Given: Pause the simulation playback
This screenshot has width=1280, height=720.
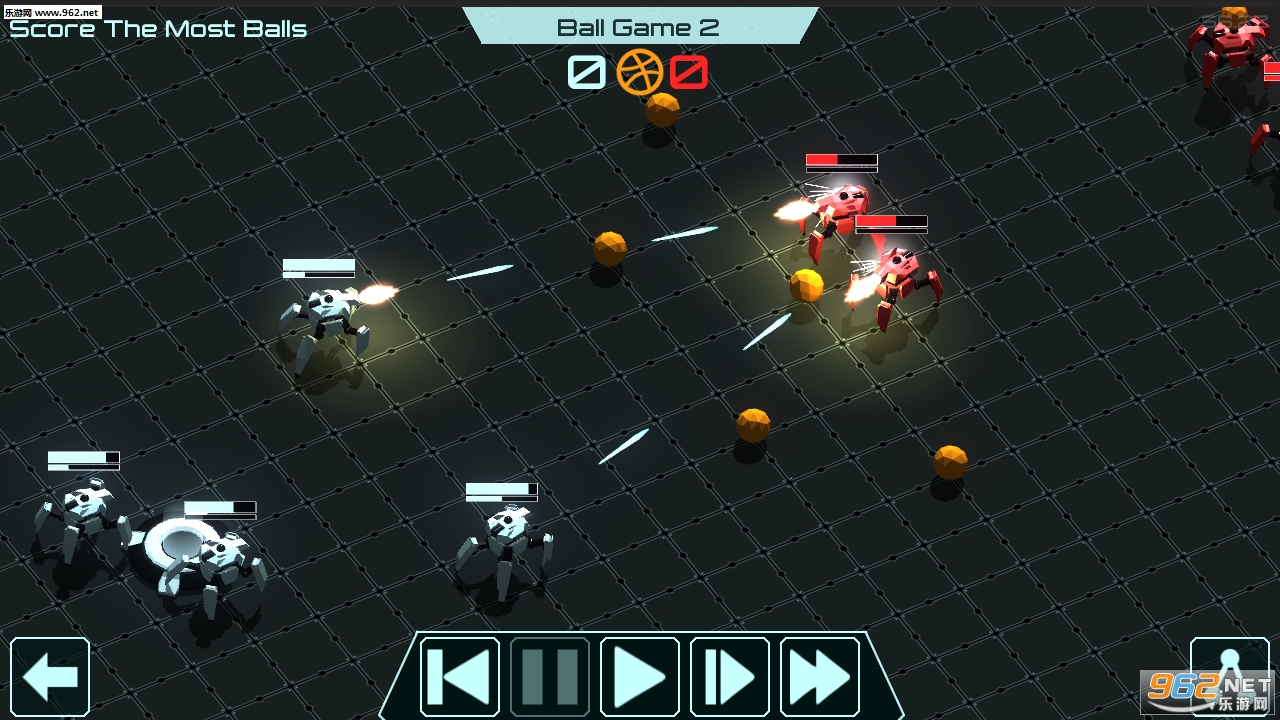Looking at the screenshot, I should coord(550,677).
